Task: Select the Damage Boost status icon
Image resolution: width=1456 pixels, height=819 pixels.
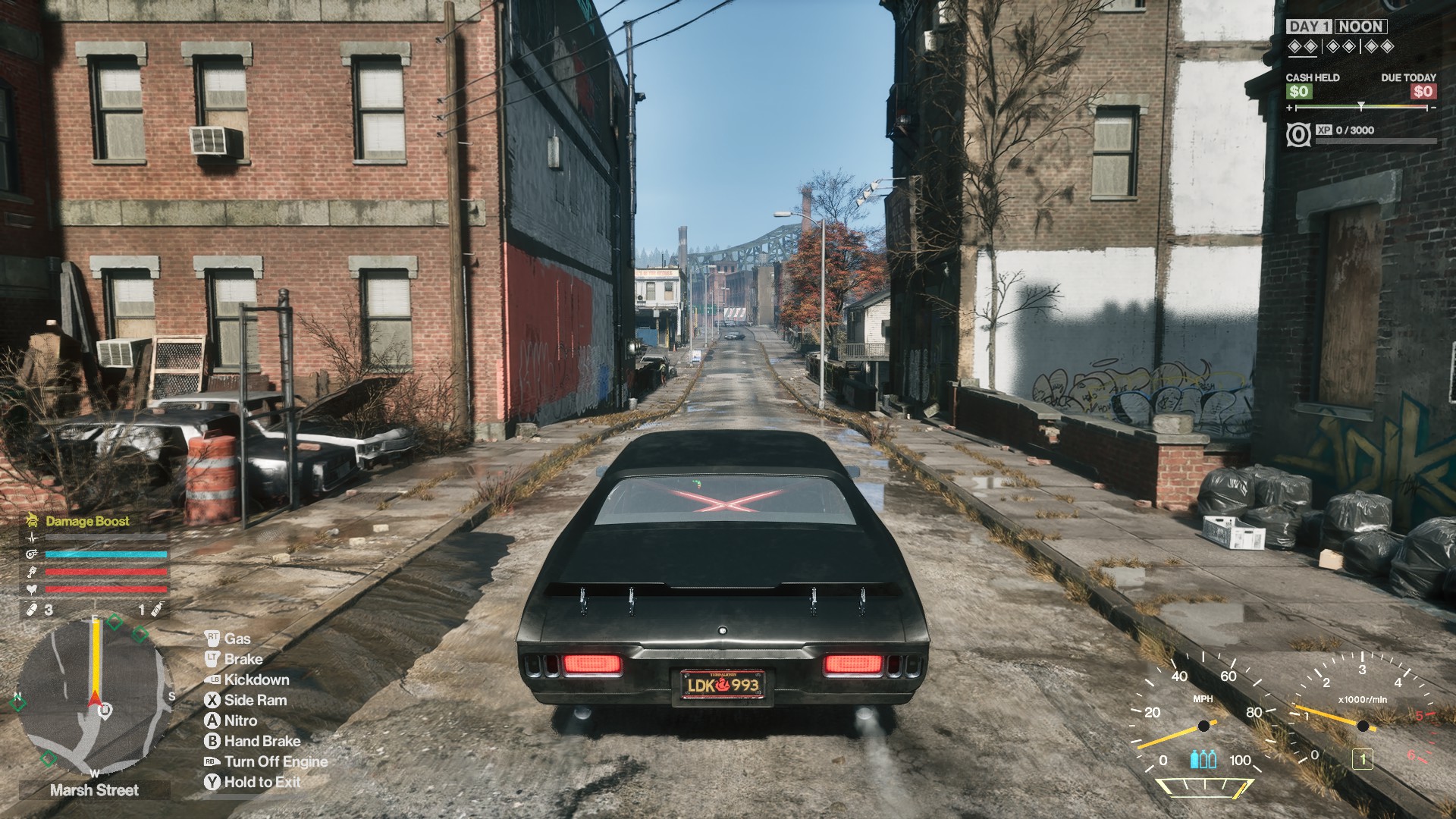Action: [x=33, y=521]
